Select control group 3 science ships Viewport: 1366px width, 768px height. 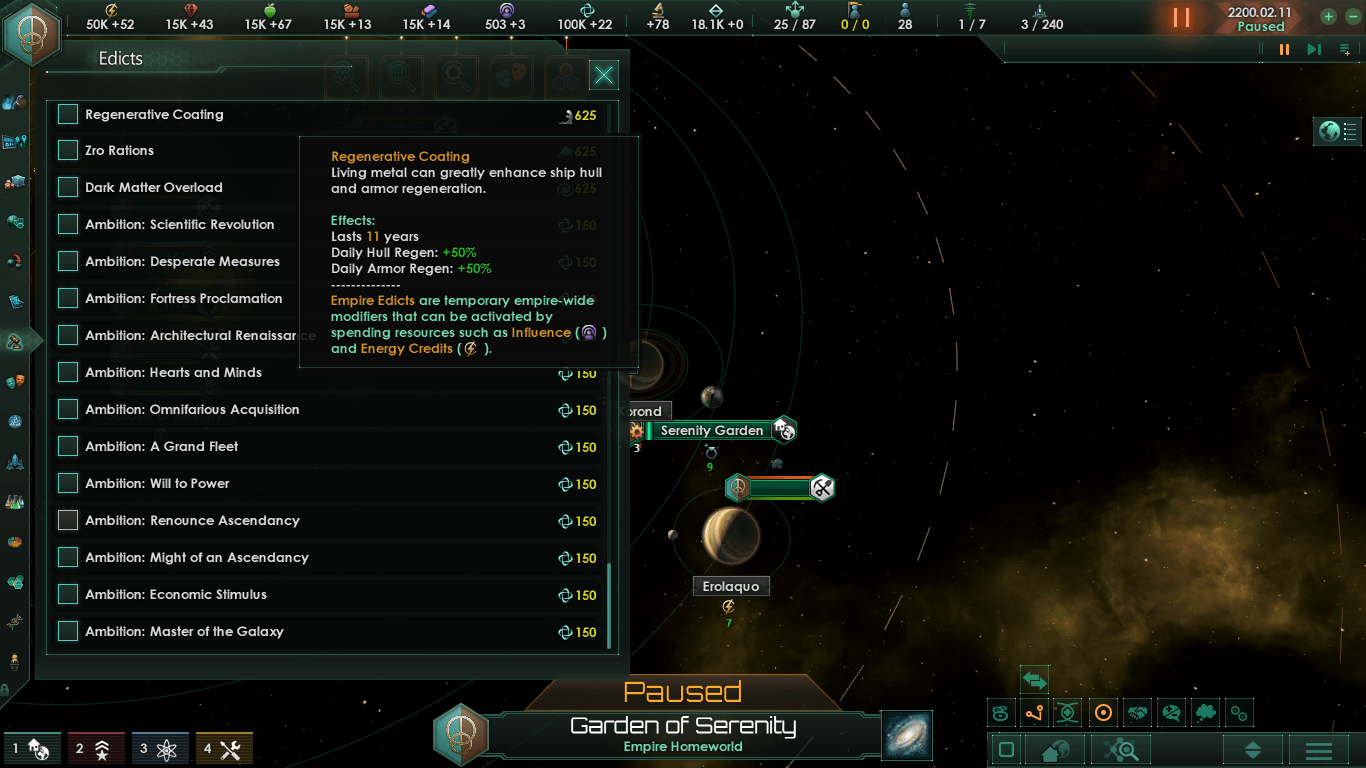160,748
